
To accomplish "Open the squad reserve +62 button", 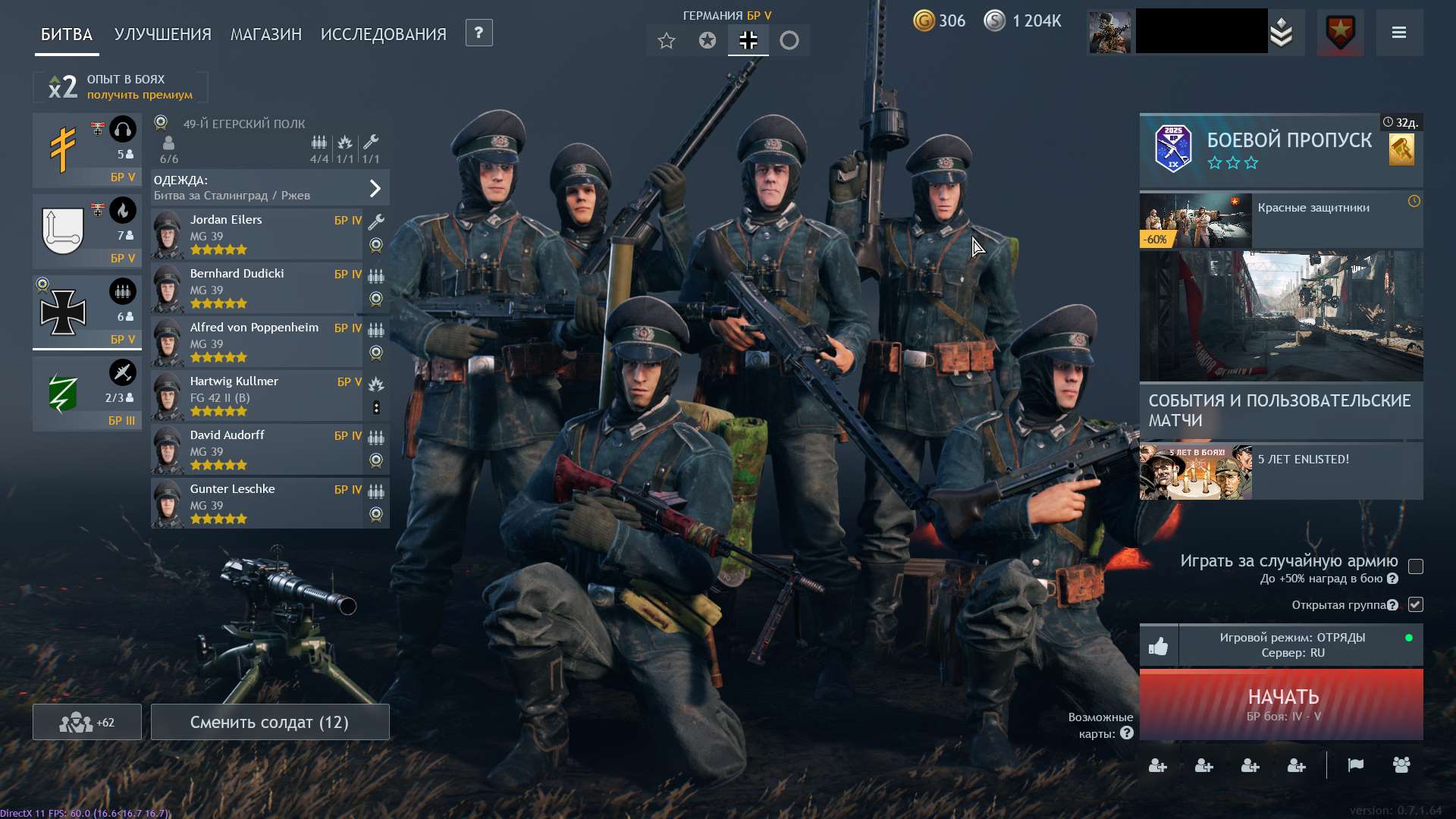I will (86, 722).
